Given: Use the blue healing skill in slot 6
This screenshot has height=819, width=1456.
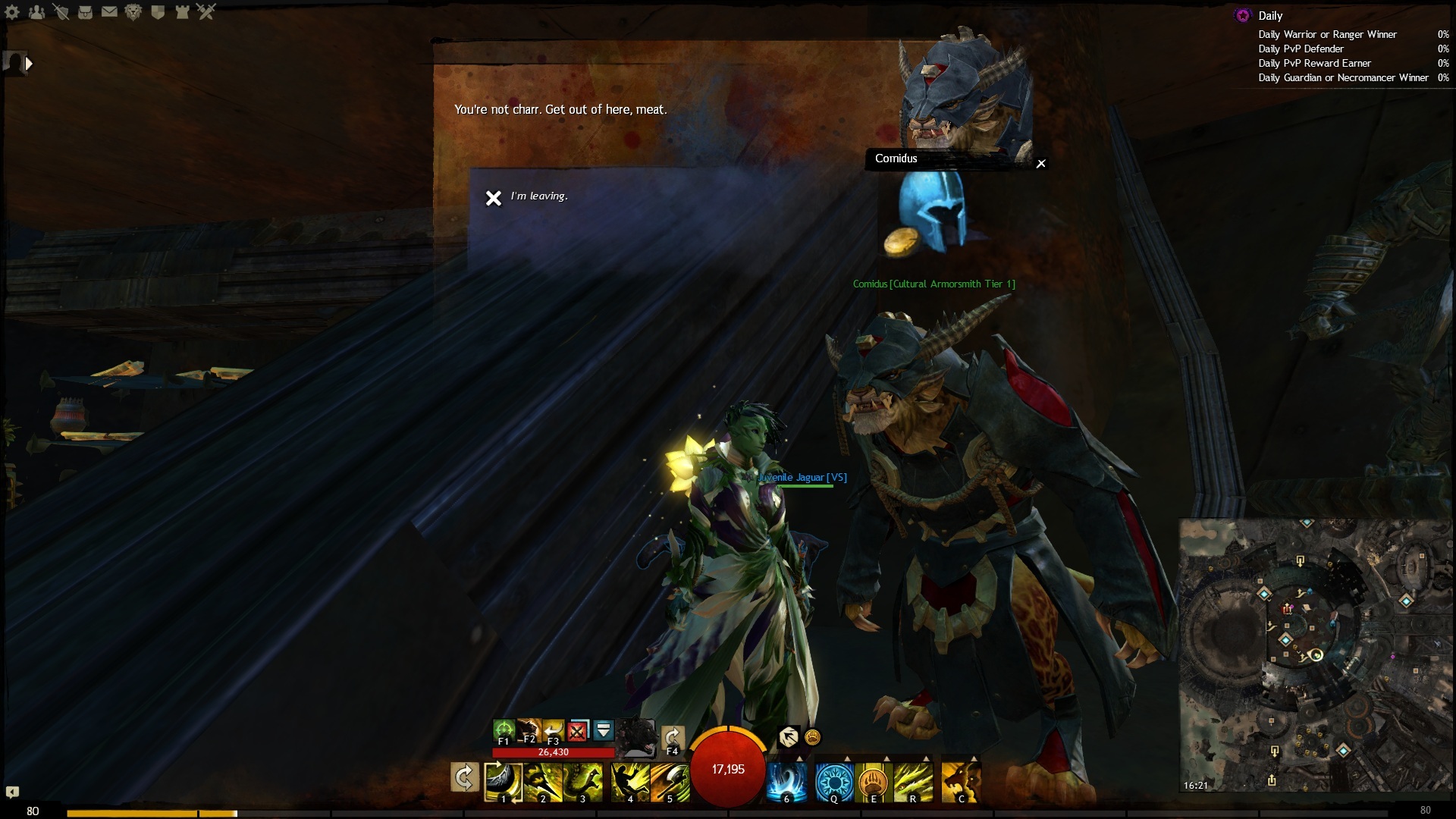Looking at the screenshot, I should pos(786,781).
